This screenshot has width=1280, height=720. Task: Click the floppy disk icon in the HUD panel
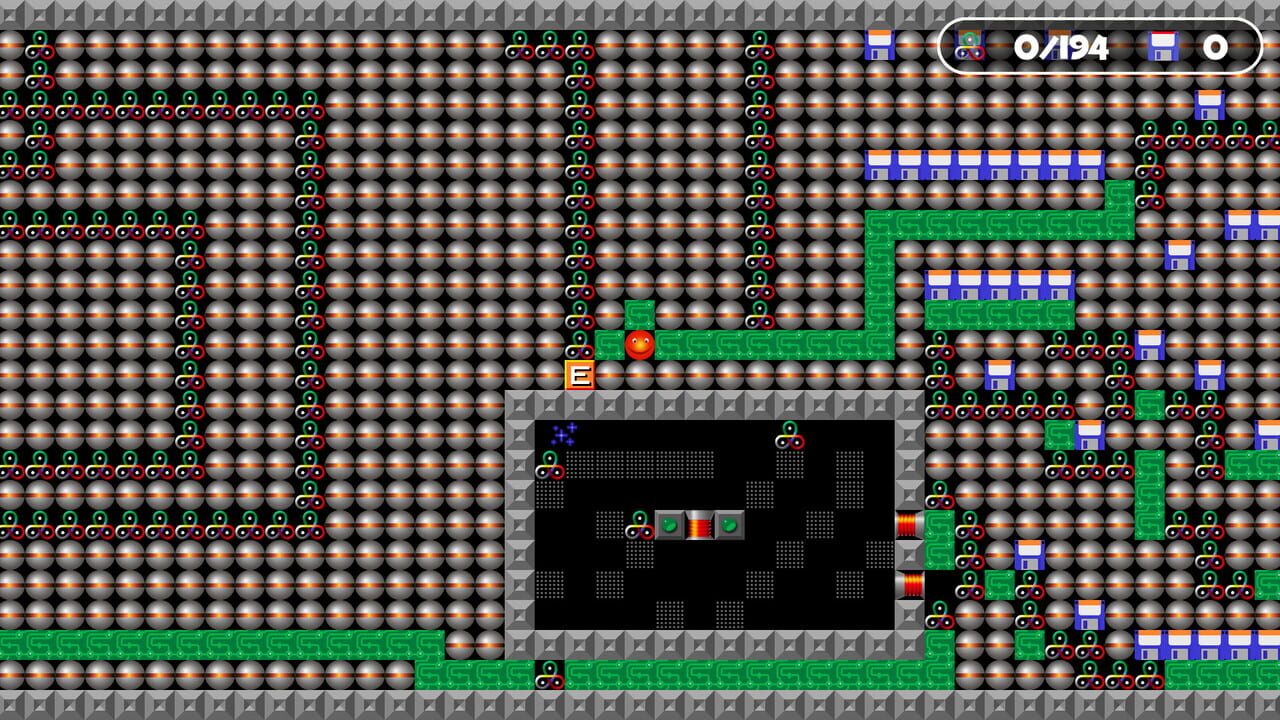click(x=1165, y=45)
